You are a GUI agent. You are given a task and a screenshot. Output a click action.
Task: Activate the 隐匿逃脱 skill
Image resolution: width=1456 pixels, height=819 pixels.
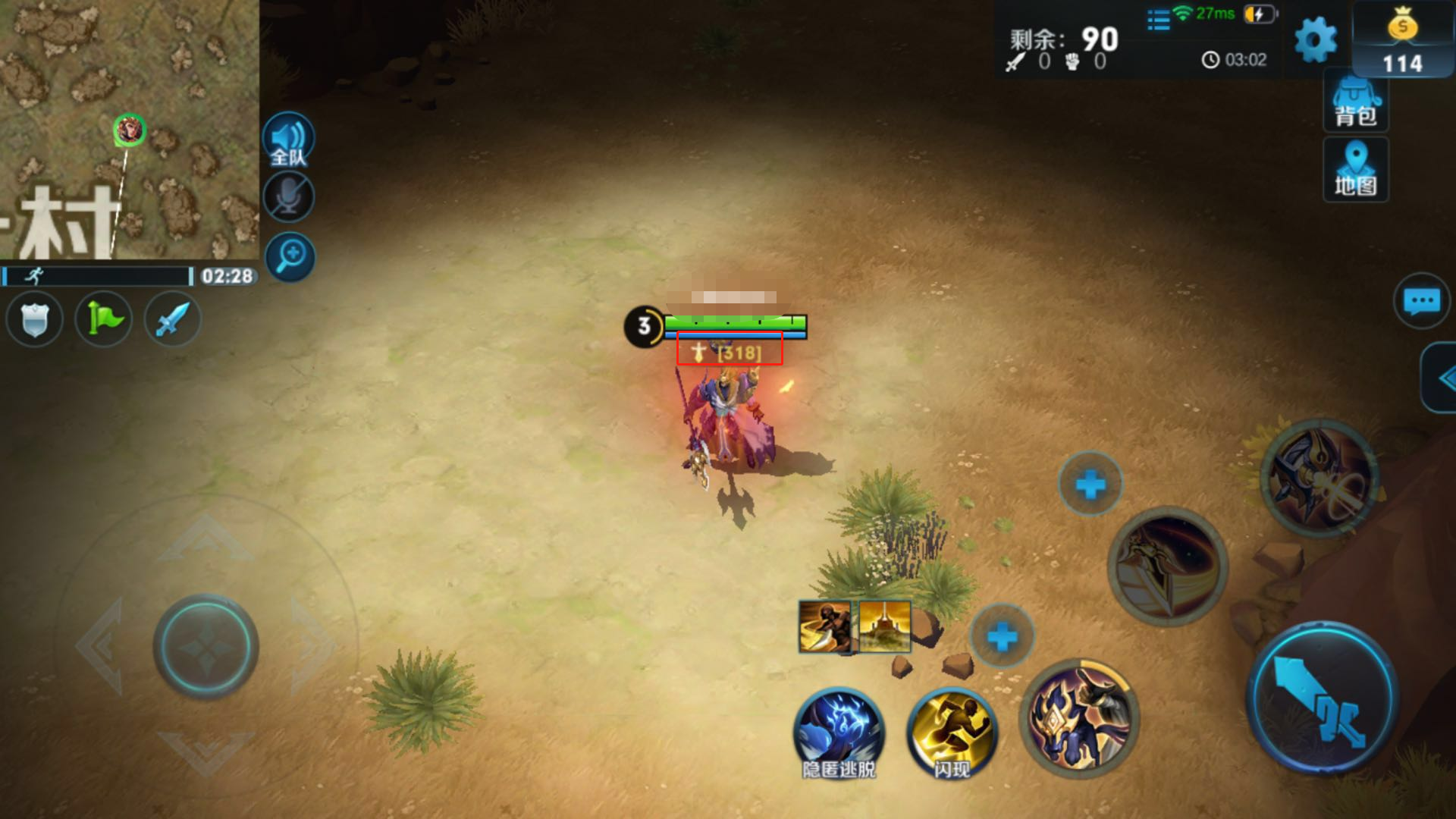[x=839, y=733]
